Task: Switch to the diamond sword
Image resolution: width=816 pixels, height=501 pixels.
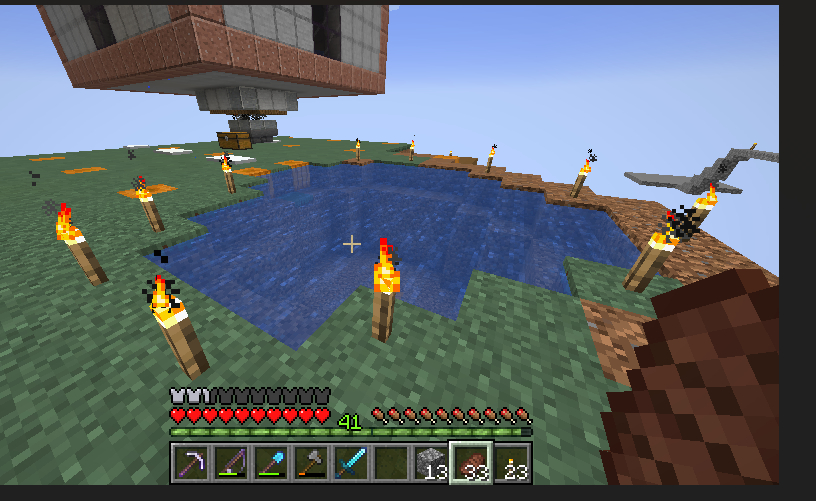Action: 350,463
